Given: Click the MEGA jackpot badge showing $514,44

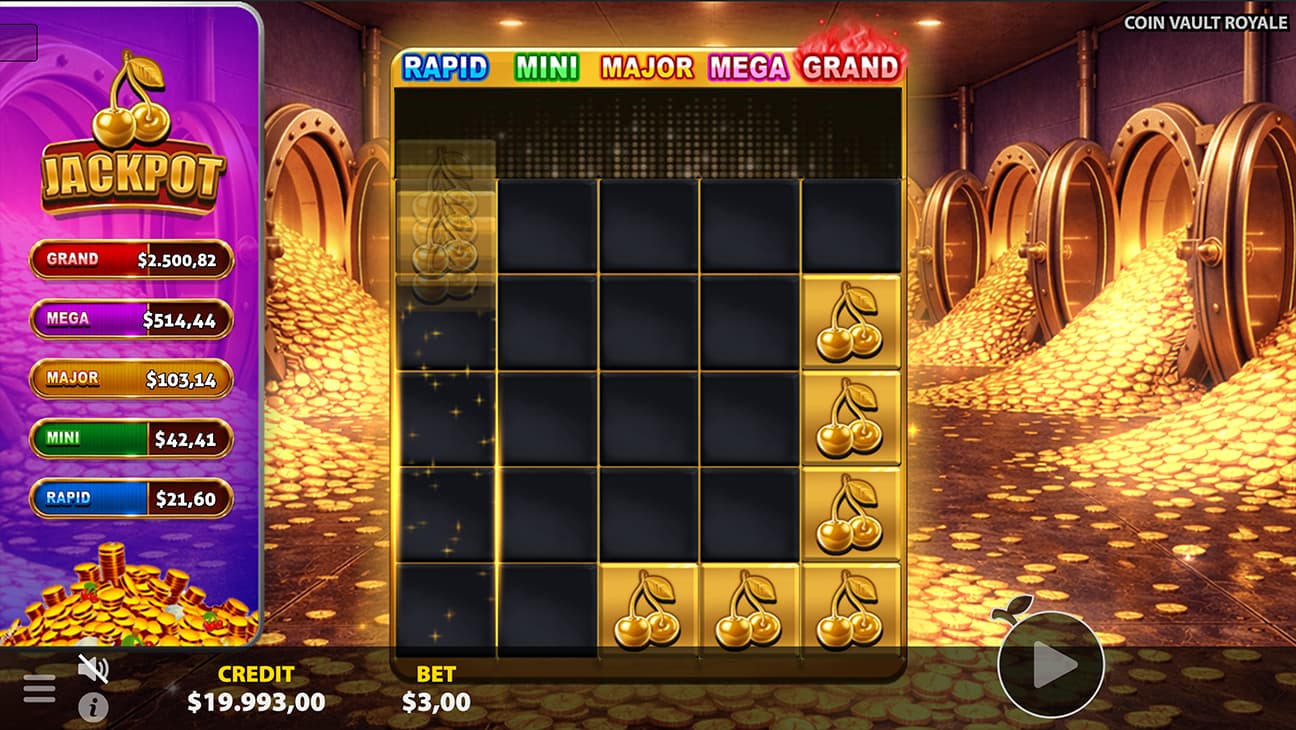Looking at the screenshot, I should click(131, 319).
